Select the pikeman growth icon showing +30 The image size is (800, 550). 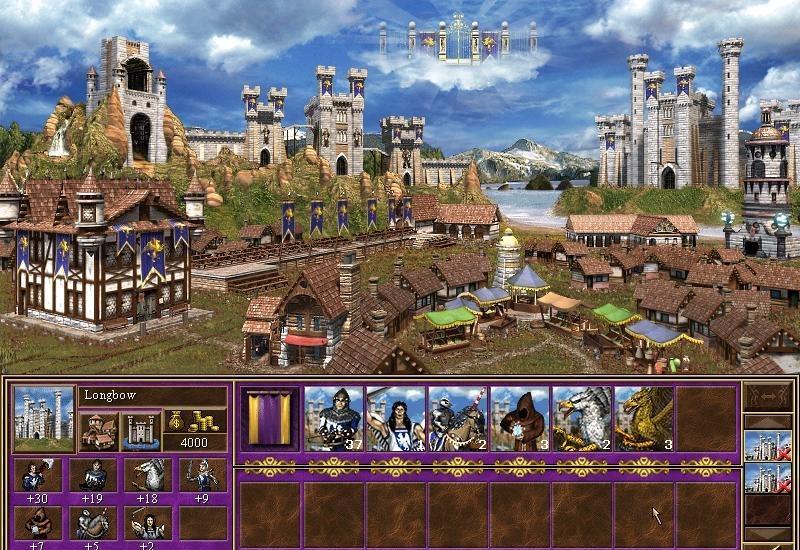38,474
